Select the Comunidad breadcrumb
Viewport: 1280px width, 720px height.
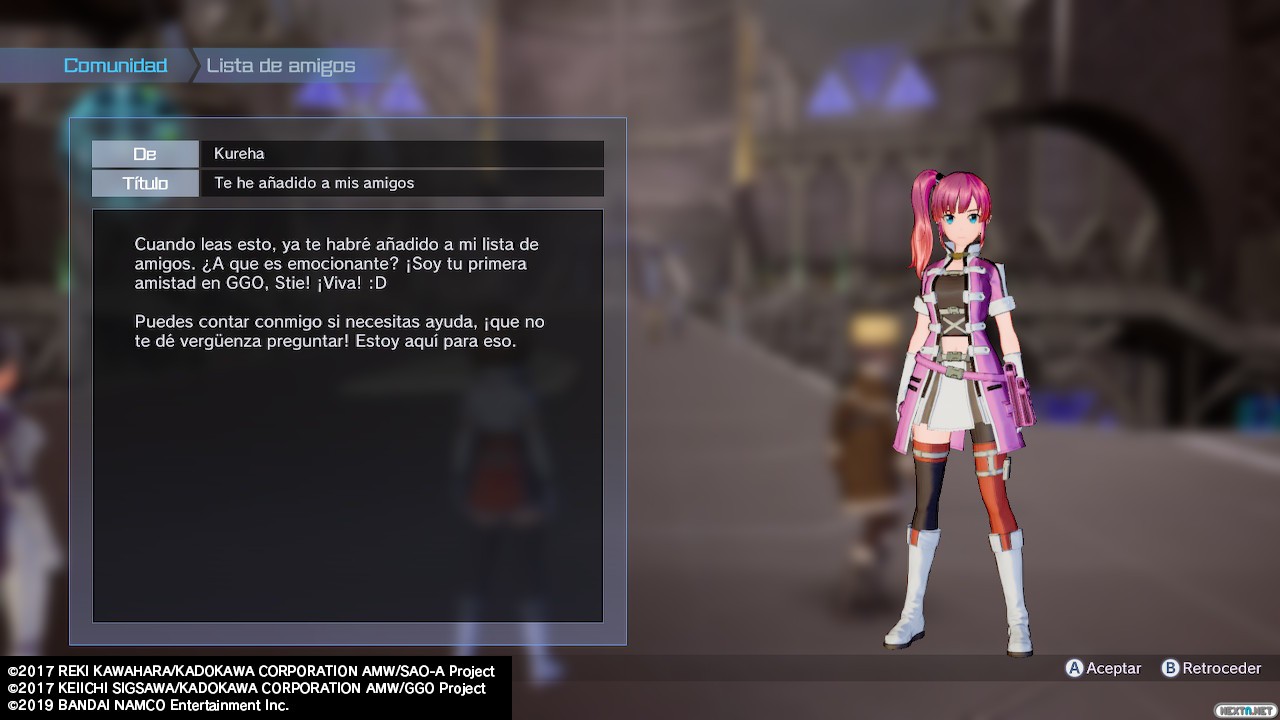[x=115, y=66]
